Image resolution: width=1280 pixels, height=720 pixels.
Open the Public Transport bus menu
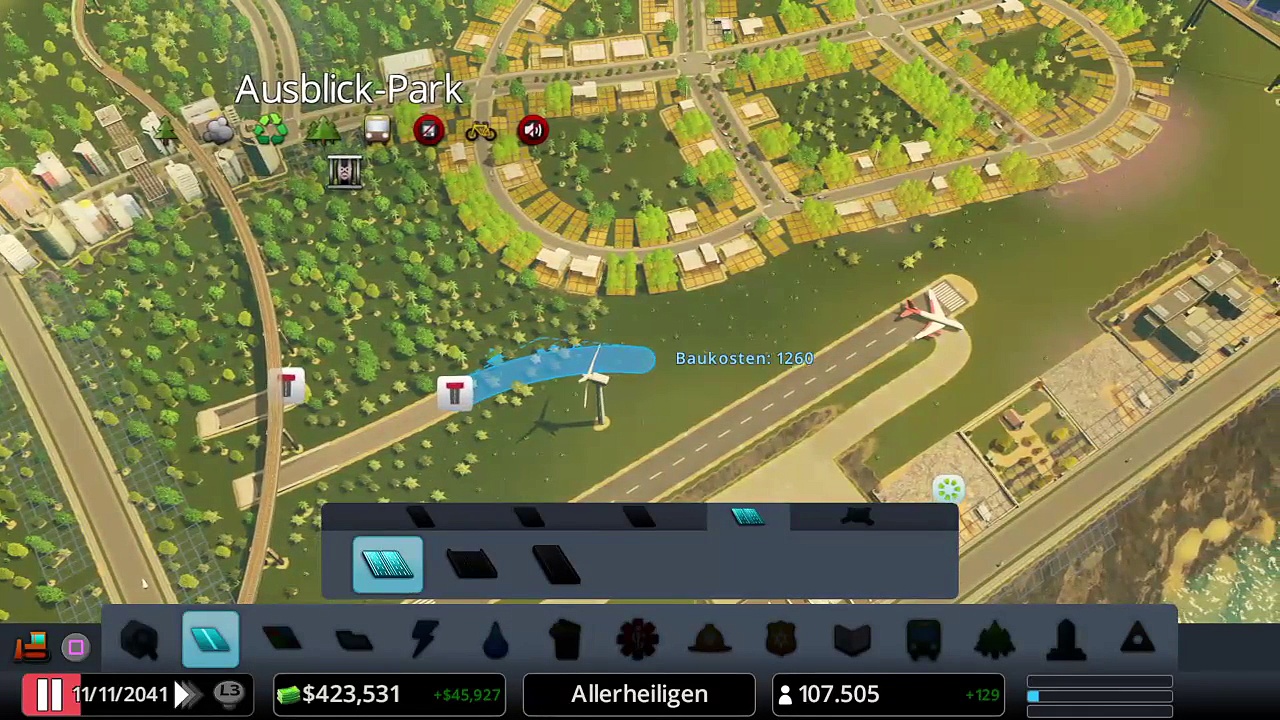click(x=923, y=640)
